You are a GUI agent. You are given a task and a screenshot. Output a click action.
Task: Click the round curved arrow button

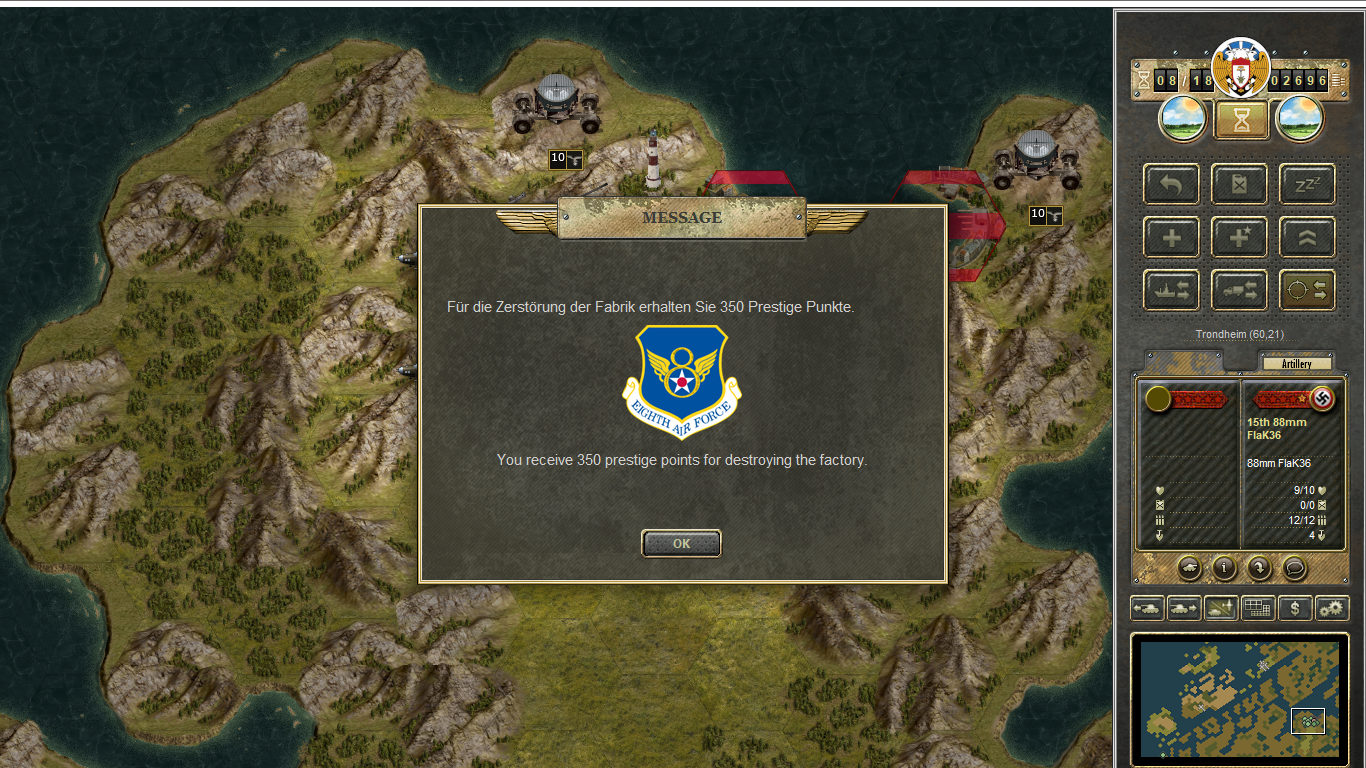pyautogui.click(x=1259, y=568)
